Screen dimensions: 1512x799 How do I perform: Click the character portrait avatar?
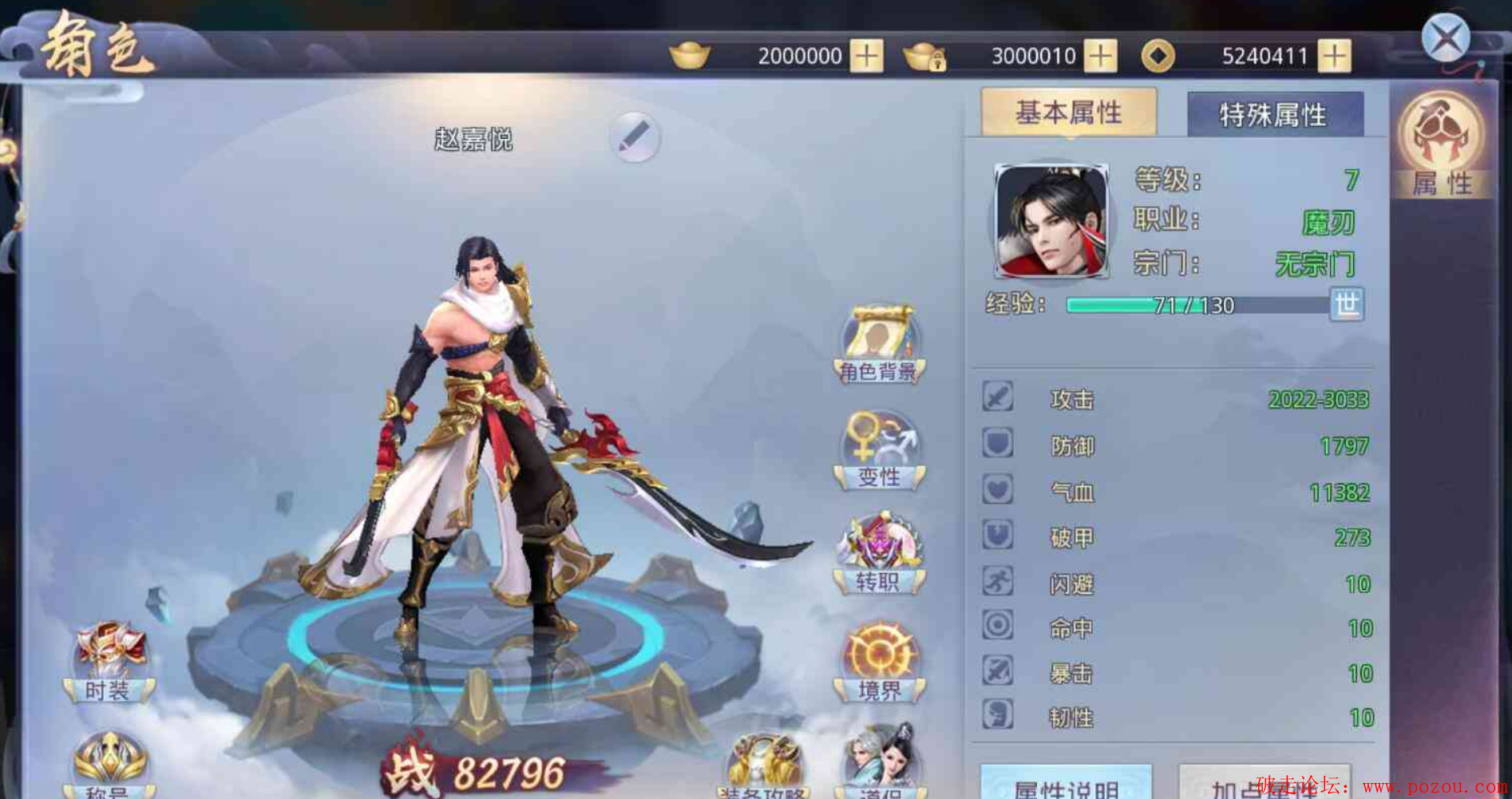pyautogui.click(x=1051, y=221)
